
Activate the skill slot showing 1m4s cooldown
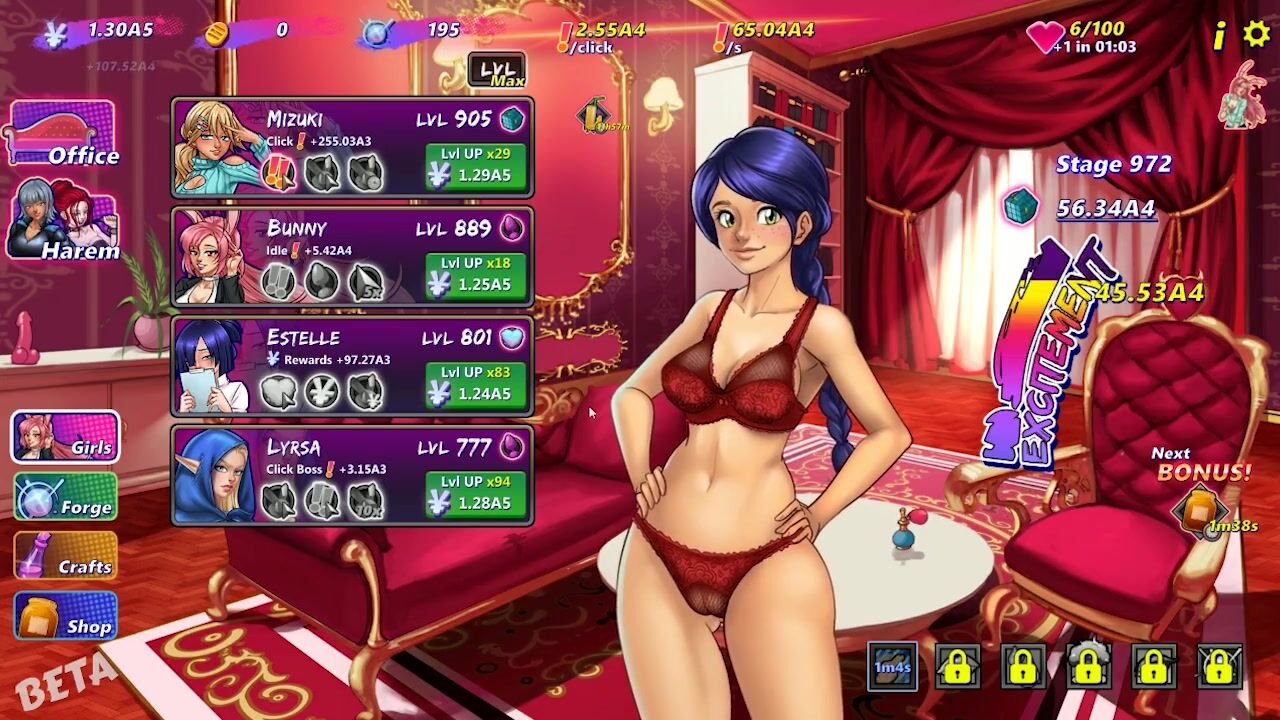click(892, 667)
